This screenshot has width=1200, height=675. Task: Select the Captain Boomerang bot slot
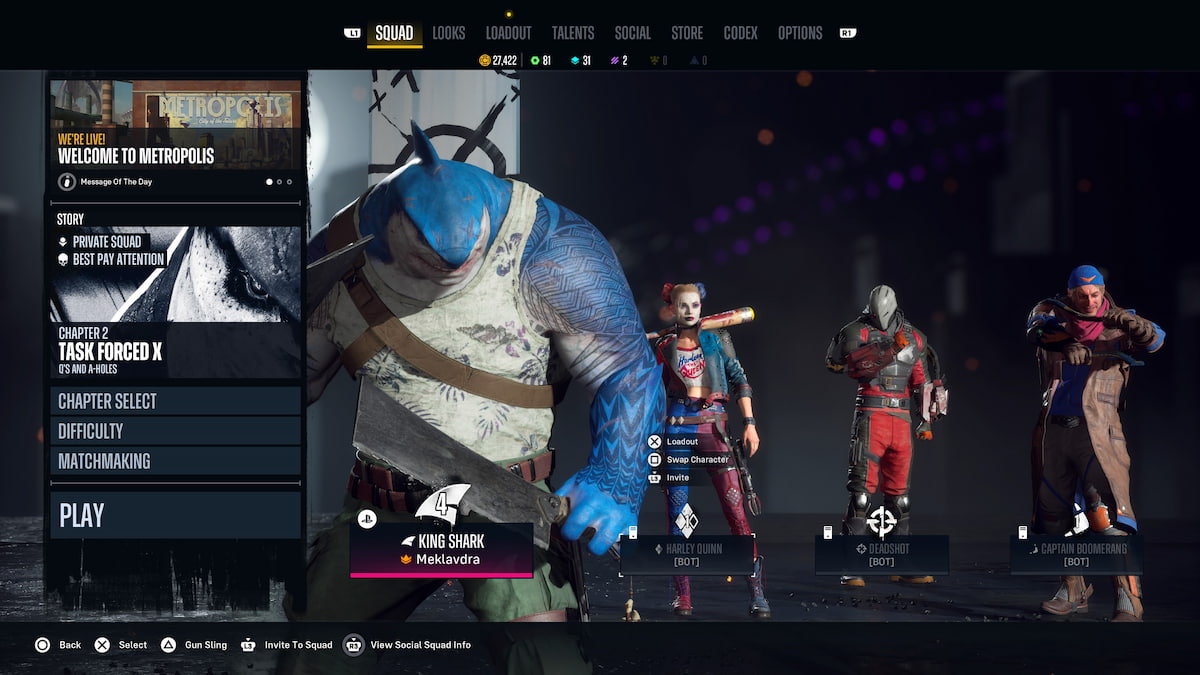pos(1076,554)
